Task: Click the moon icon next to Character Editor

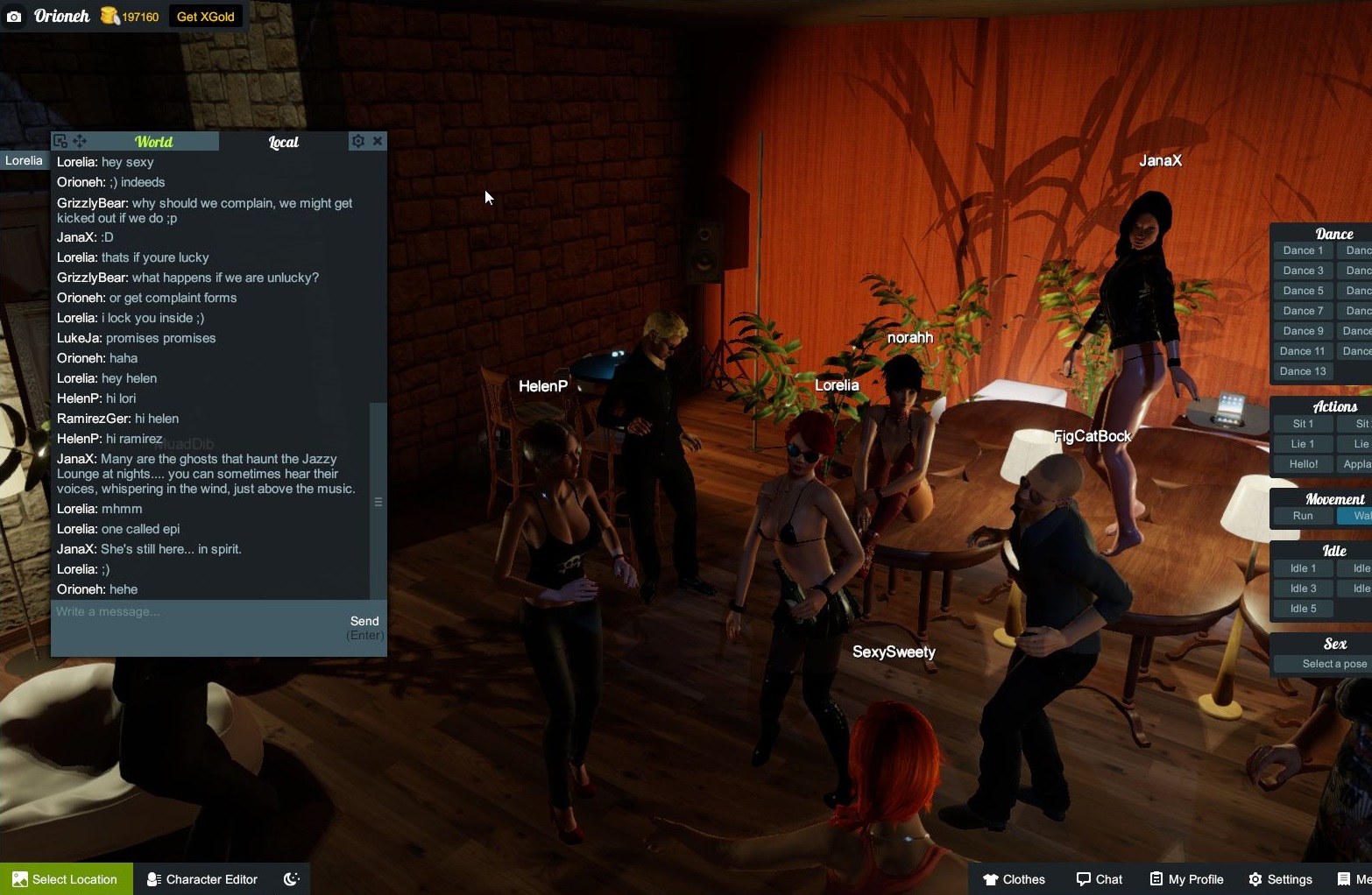Action: [291, 878]
